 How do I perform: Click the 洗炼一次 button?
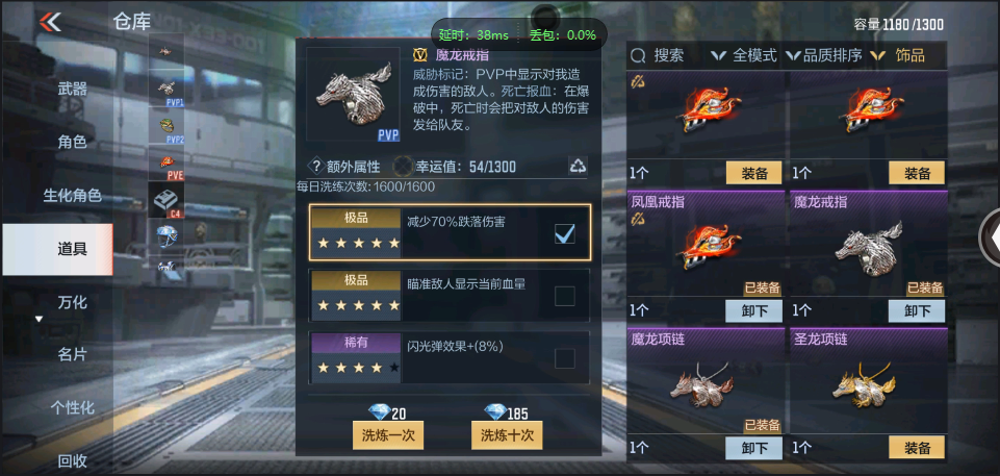[x=388, y=435]
